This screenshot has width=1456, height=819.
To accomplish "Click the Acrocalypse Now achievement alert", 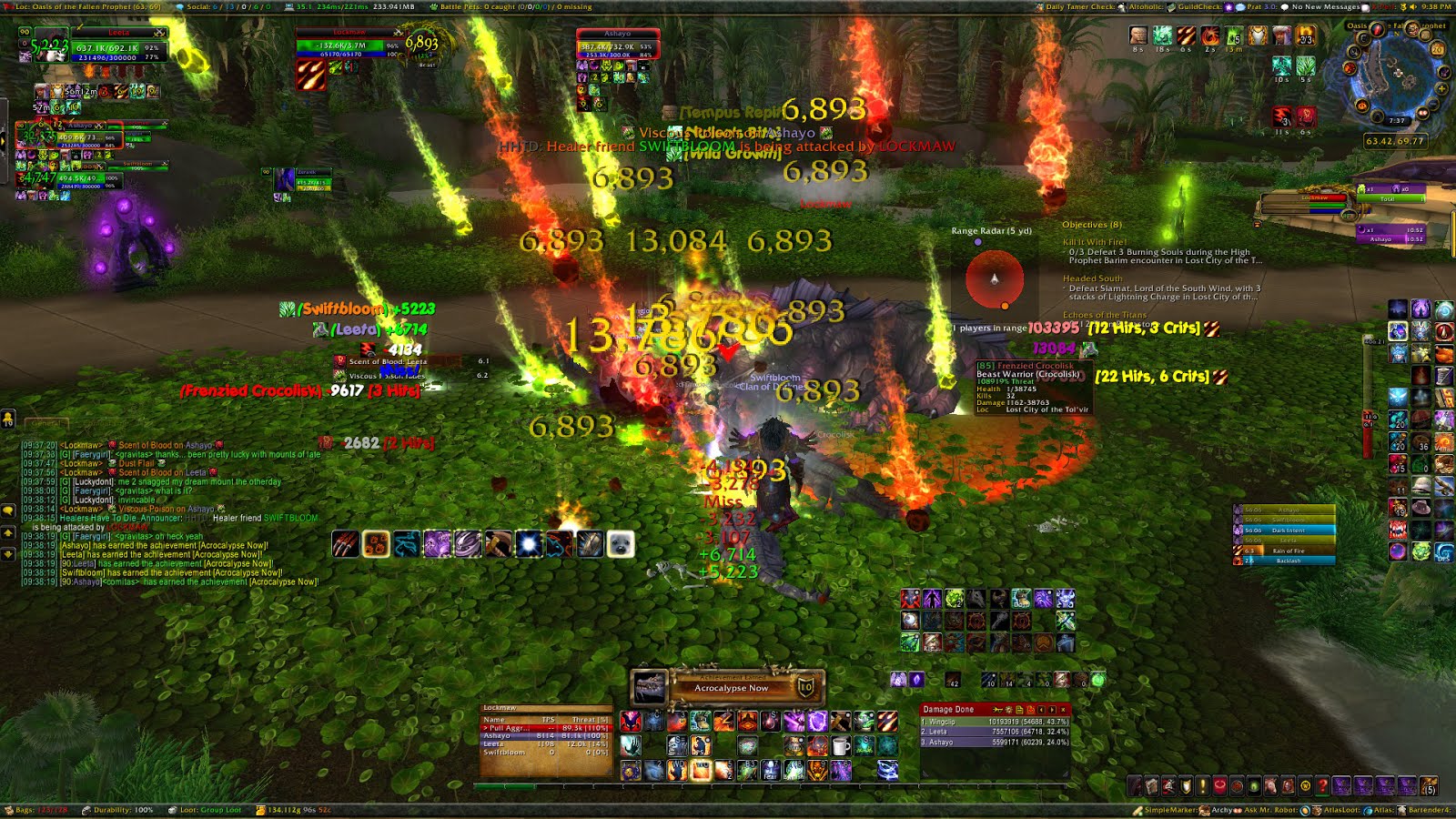I will click(728, 687).
